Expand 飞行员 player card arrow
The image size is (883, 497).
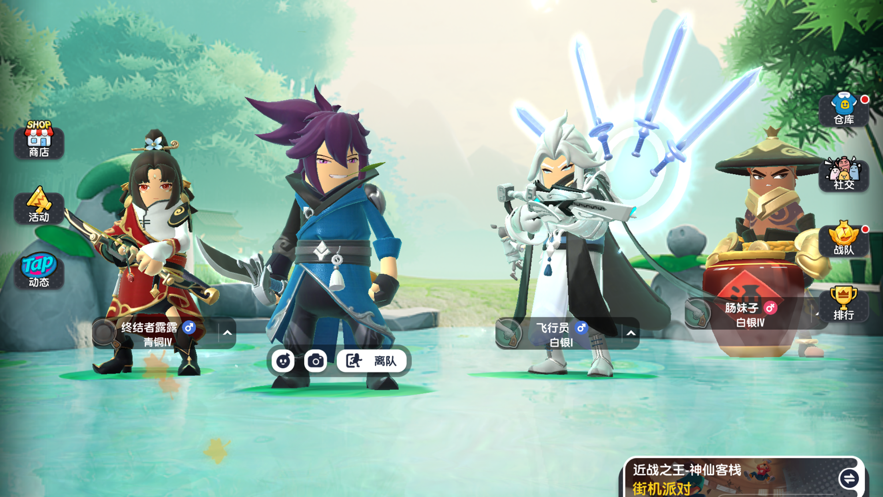(630, 333)
